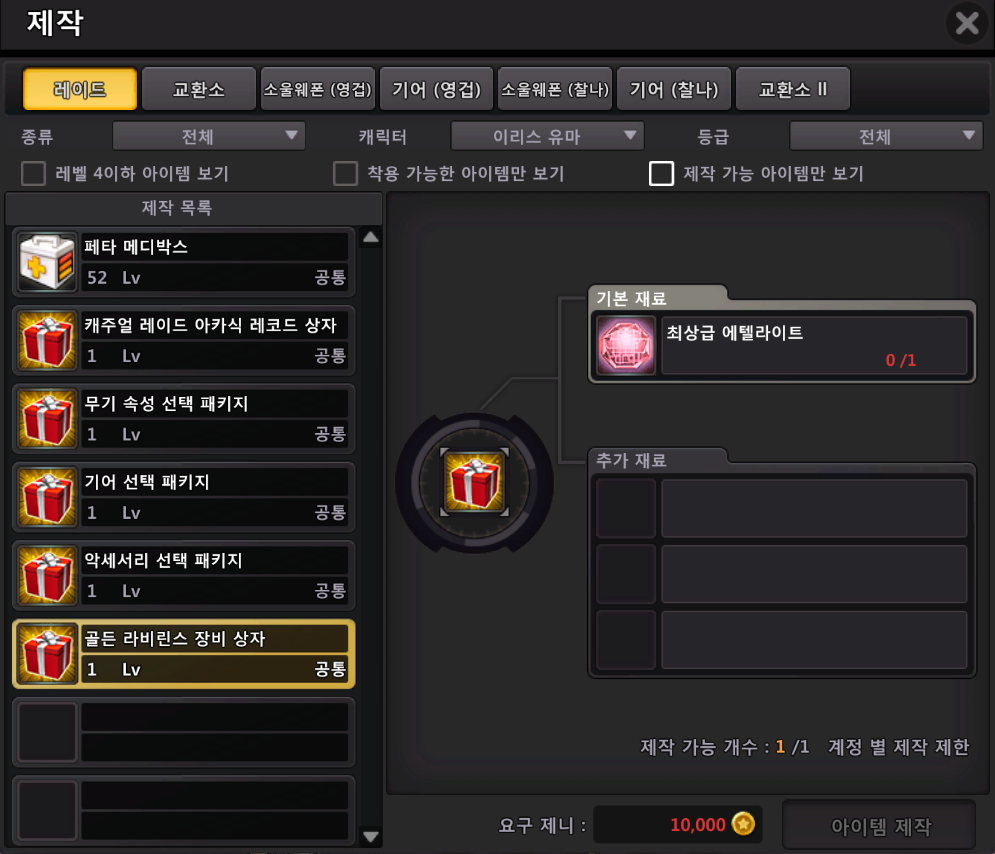The height and width of the screenshot is (854, 995).
Task: Choose 캐주얼 레이드 아카식 레코드 상자 recipe
Action: point(184,339)
